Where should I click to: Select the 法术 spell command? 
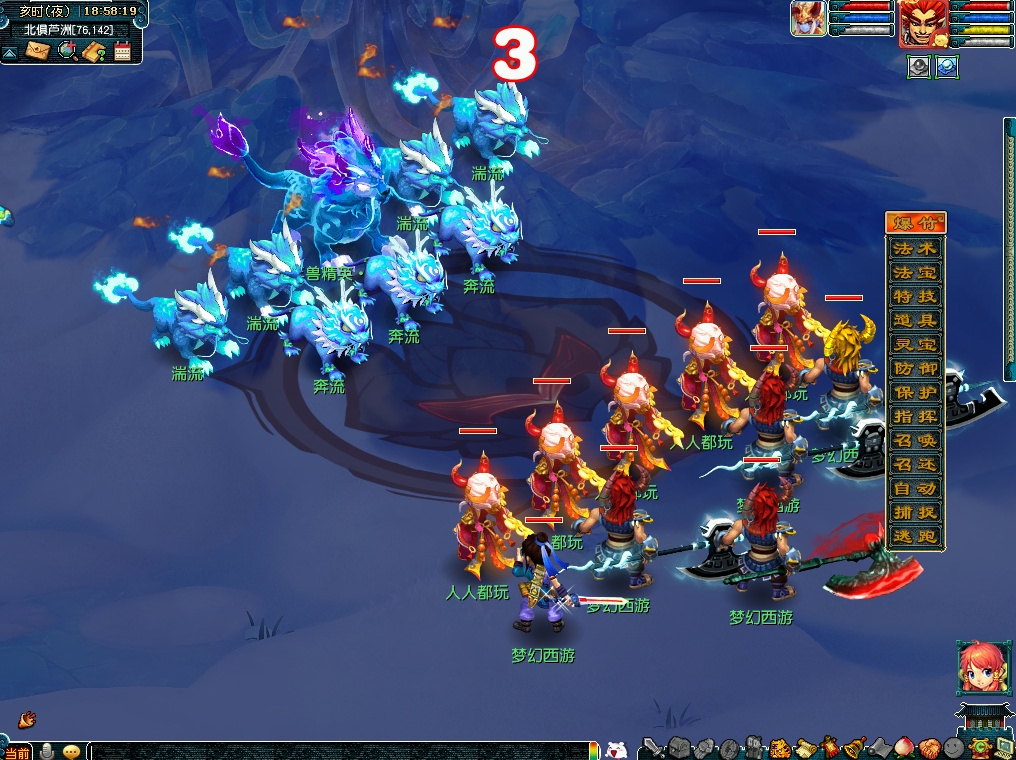coord(915,248)
